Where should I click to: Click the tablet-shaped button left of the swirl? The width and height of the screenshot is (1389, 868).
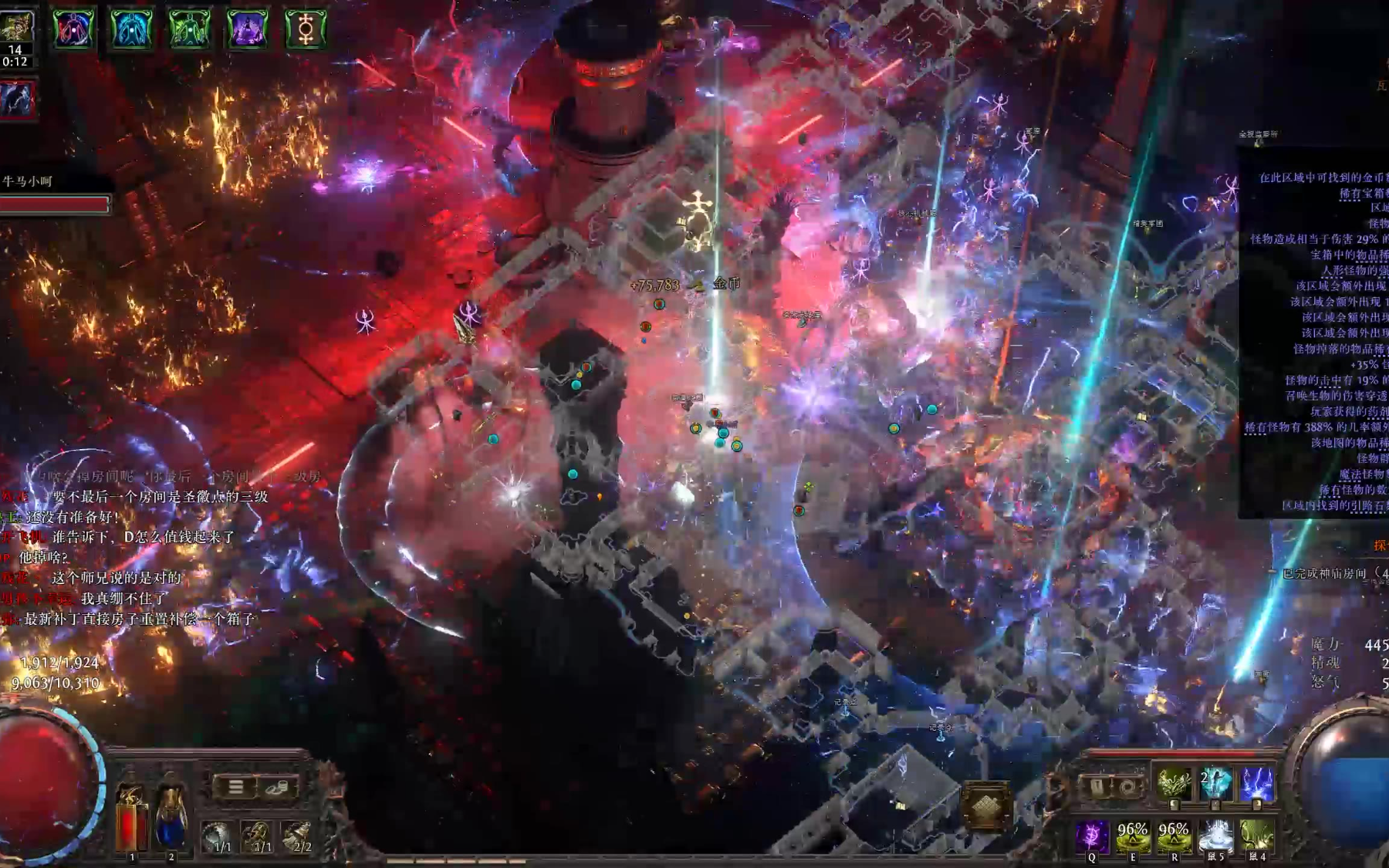point(1097,787)
